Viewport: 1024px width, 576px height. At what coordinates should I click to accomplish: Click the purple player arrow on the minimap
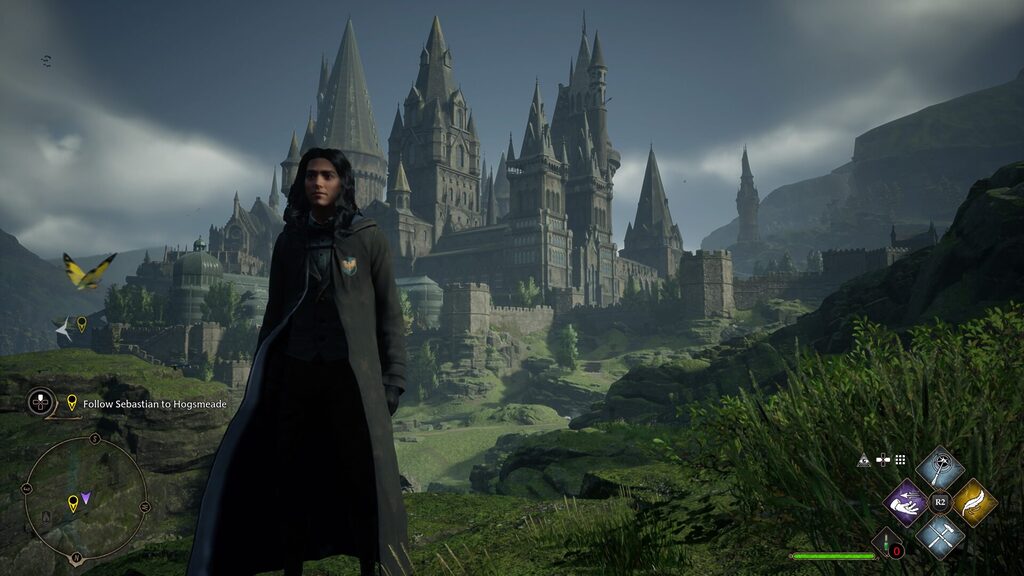pyautogui.click(x=87, y=497)
